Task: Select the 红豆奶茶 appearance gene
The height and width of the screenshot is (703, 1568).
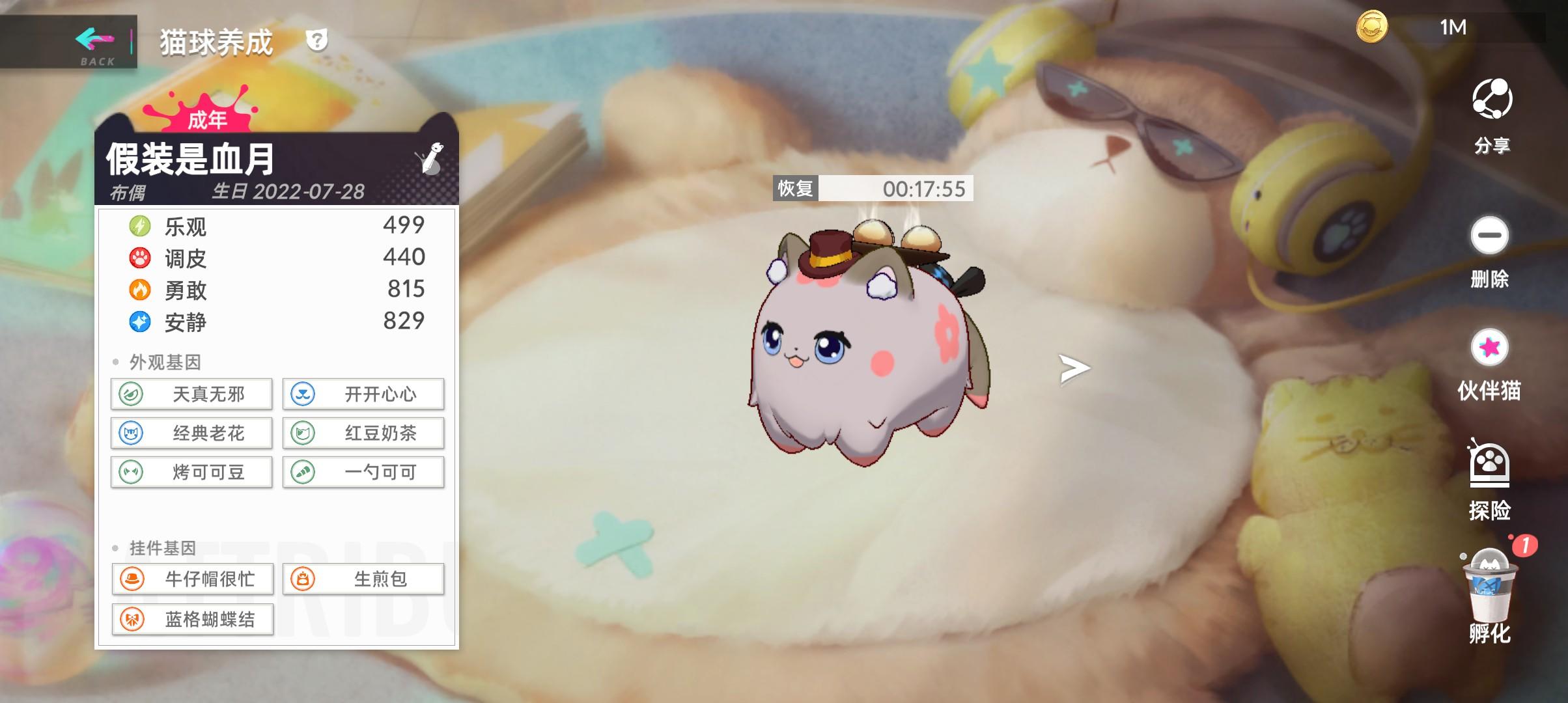Action: click(x=363, y=433)
